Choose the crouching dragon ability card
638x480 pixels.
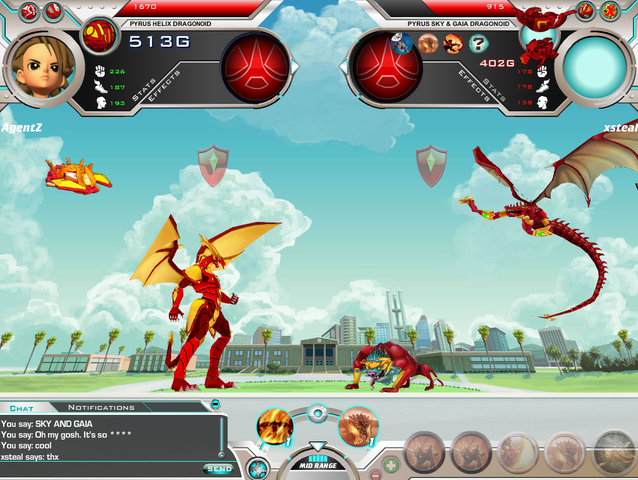[x=355, y=427]
